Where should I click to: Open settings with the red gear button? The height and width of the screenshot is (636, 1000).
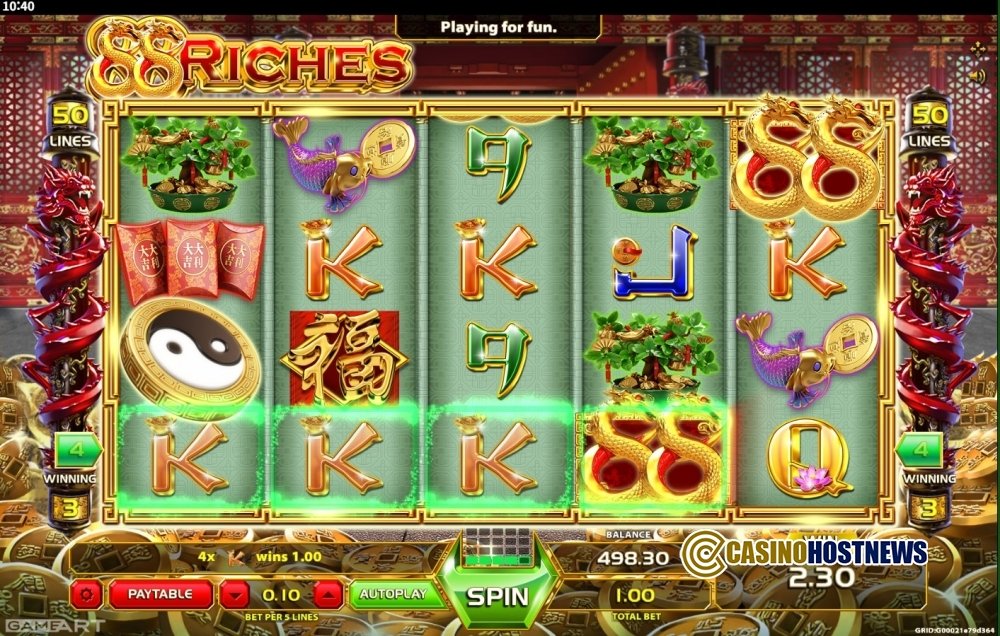[x=88, y=595]
